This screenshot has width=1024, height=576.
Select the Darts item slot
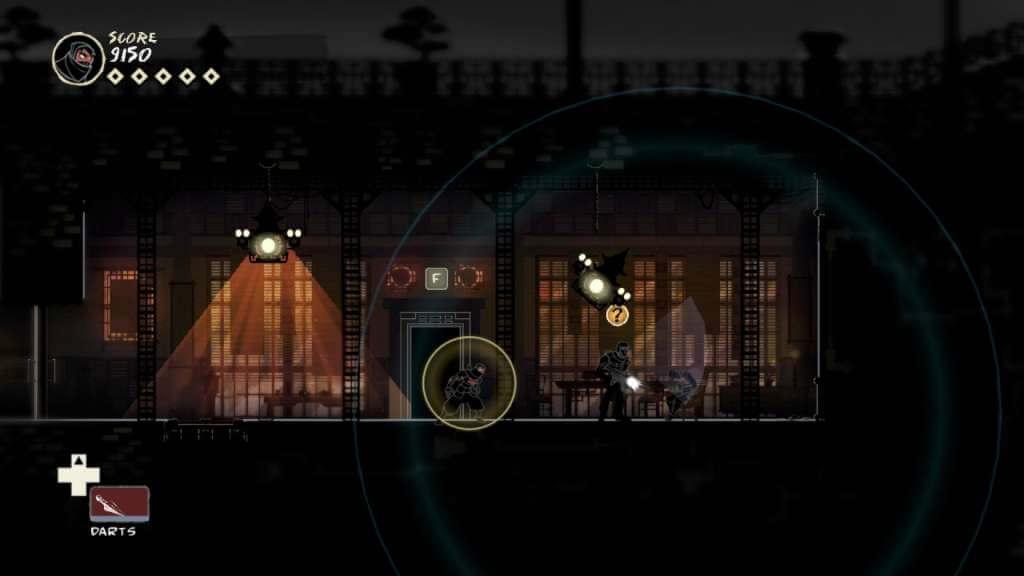click(x=119, y=503)
